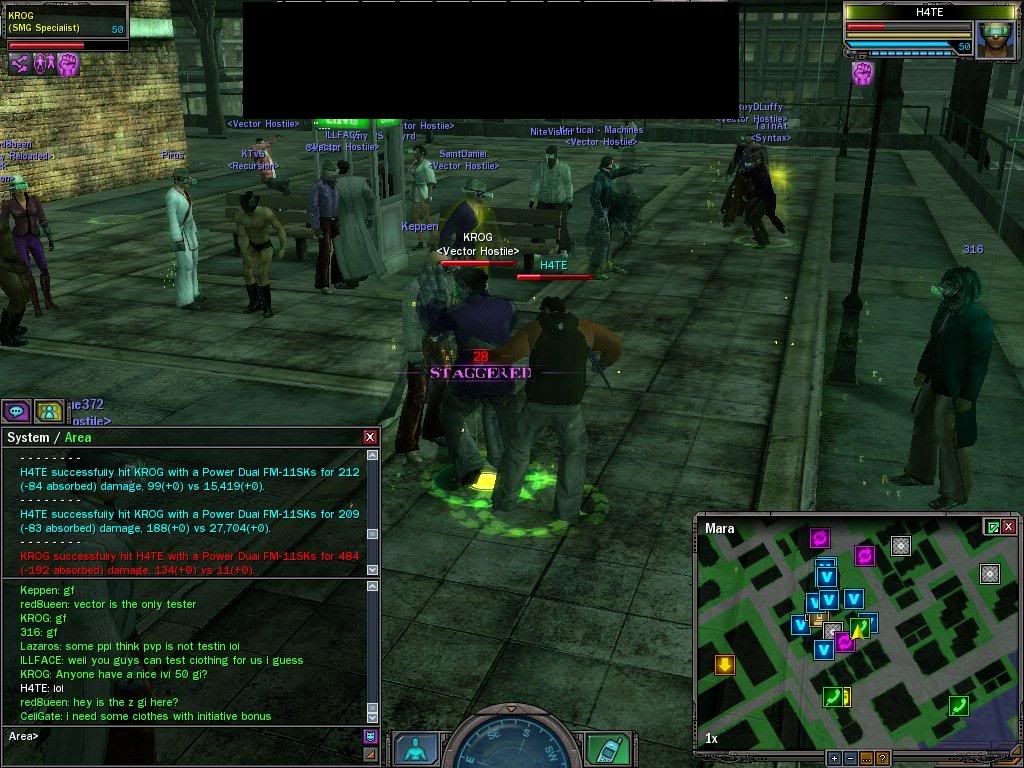Select the green hardline phone marker at far right
The height and width of the screenshot is (768, 1024).
(x=958, y=706)
